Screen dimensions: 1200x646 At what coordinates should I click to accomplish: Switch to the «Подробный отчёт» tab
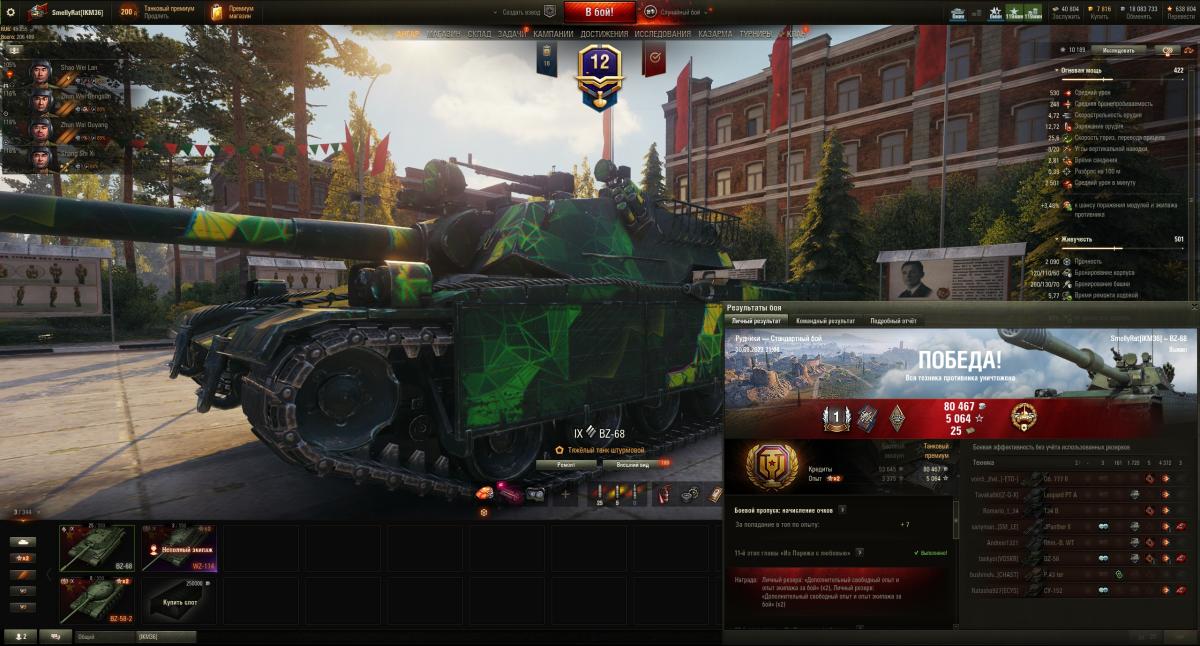(893, 321)
